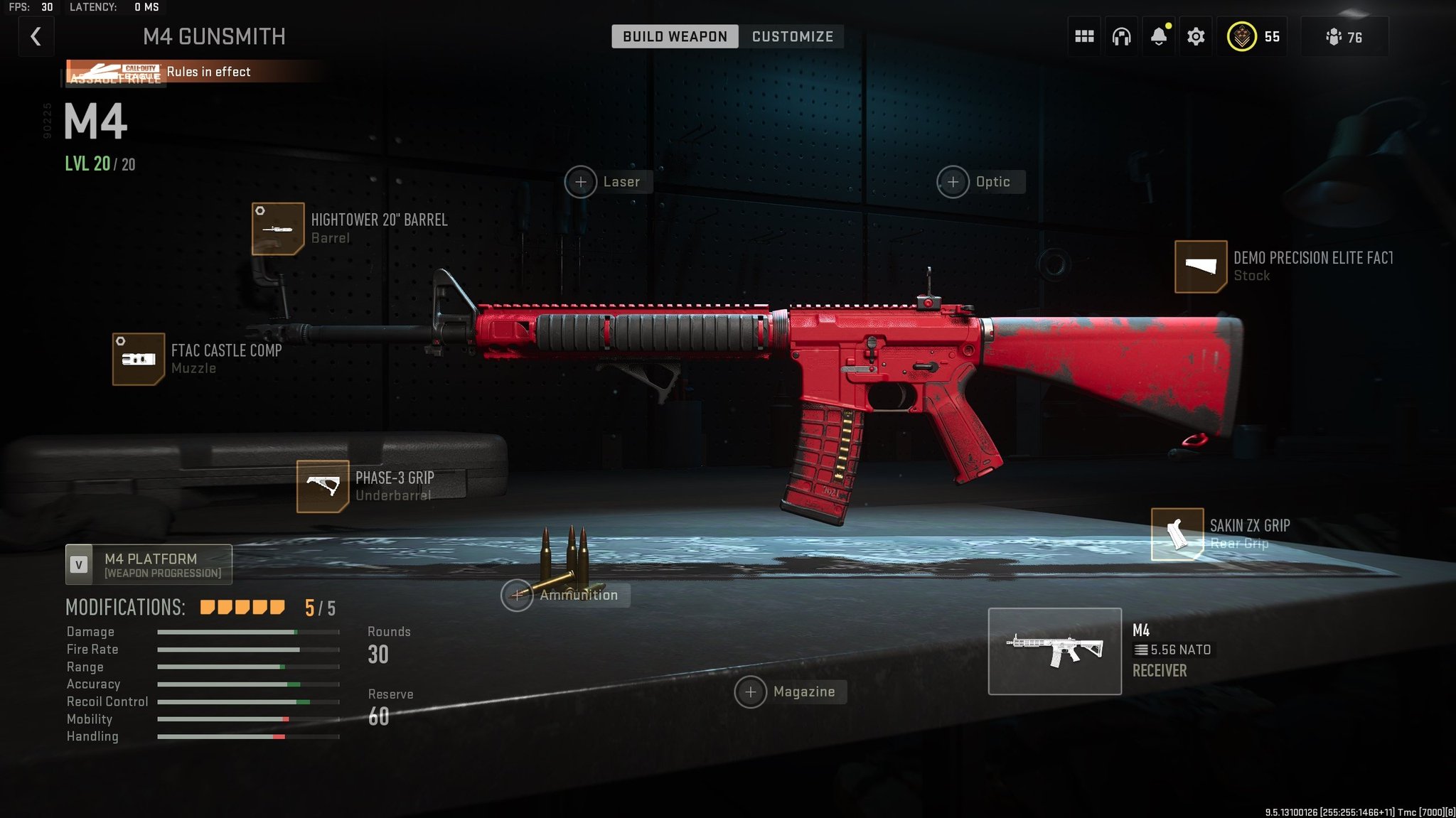Add a Magazine attachment
This screenshot has height=818, width=1456.
coord(751,691)
